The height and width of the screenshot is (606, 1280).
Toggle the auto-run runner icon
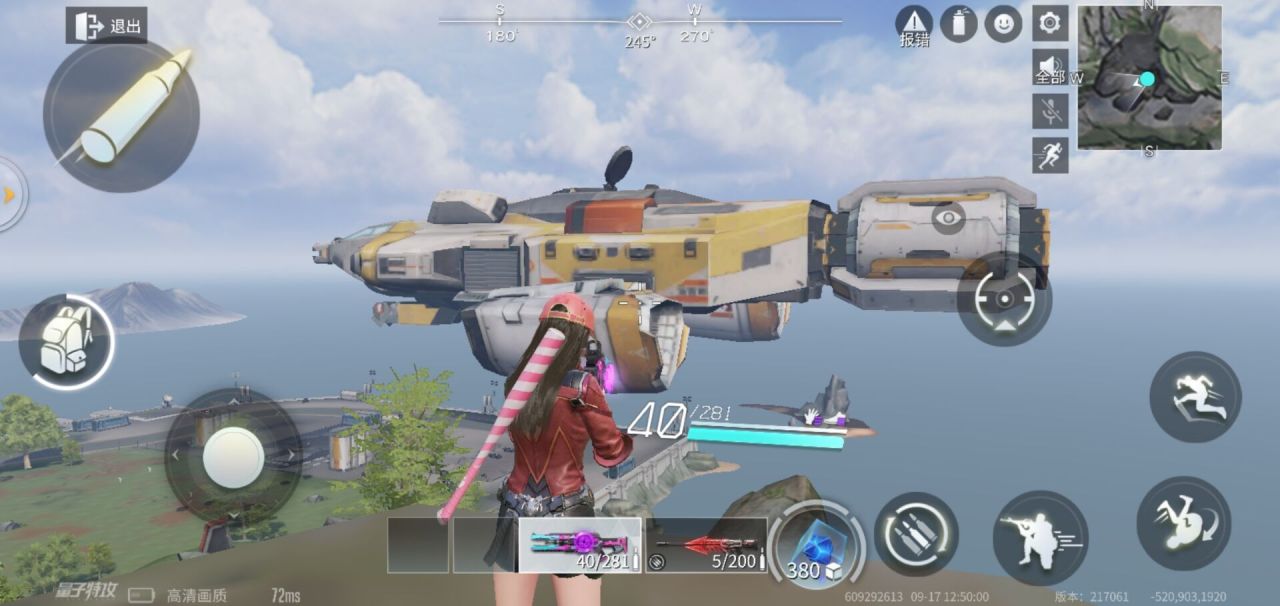[1050, 155]
